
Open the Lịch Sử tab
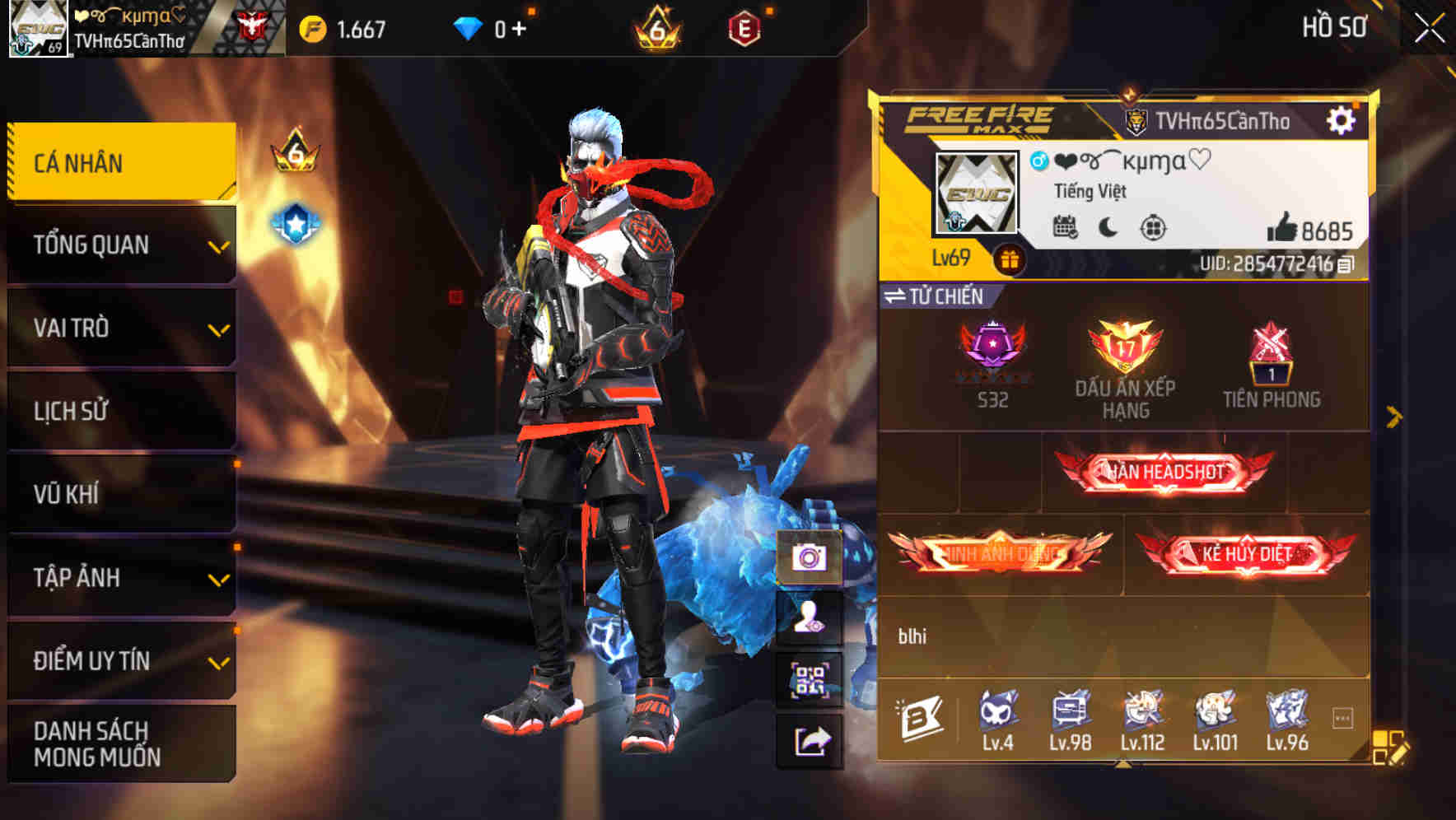click(x=119, y=411)
